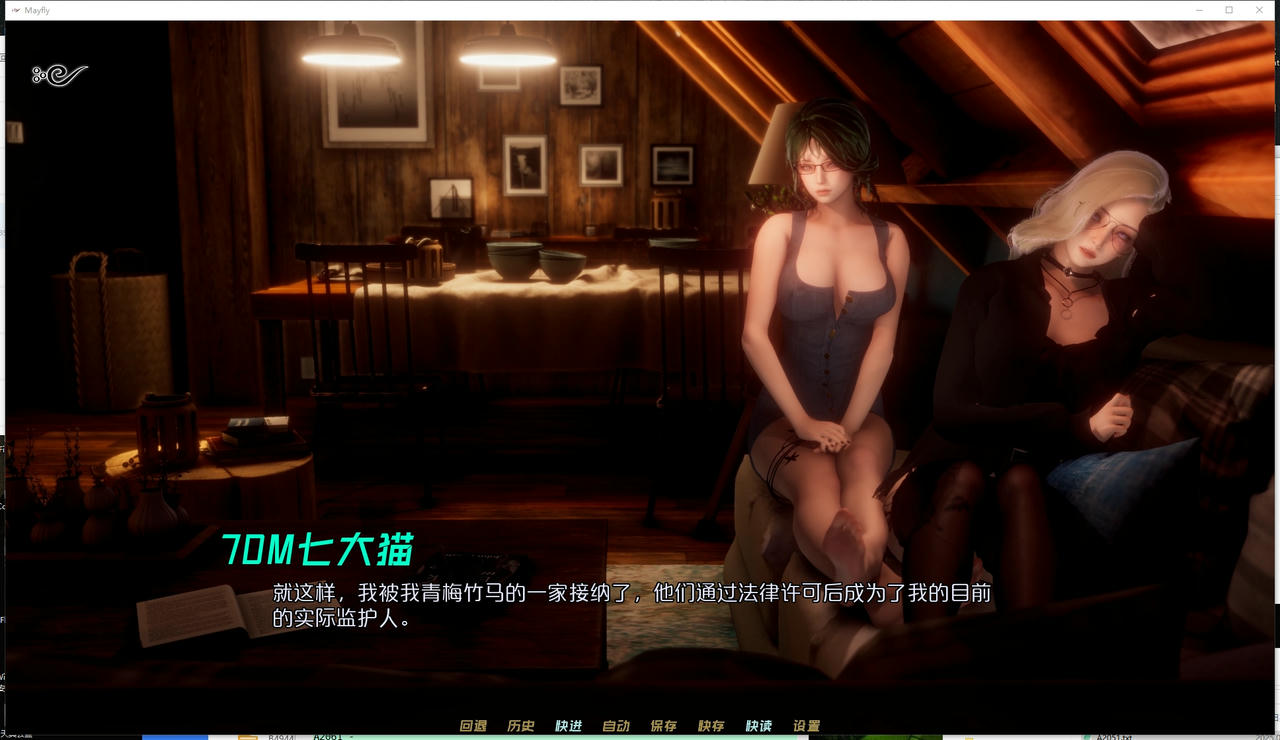Toggle 自动 auto-play mode
This screenshot has width=1280, height=740.
617,725
